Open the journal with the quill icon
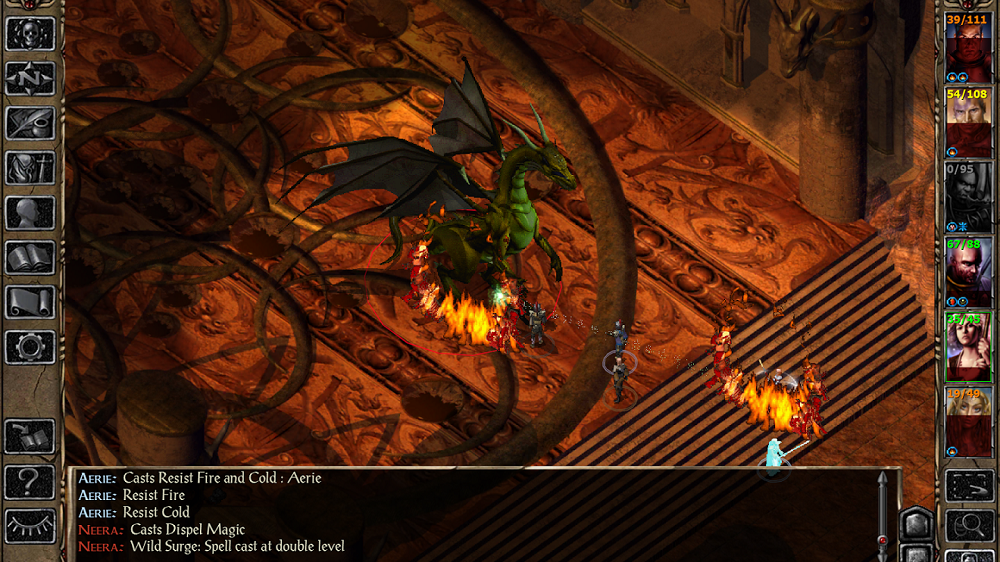1000x562 pixels. click(x=30, y=123)
